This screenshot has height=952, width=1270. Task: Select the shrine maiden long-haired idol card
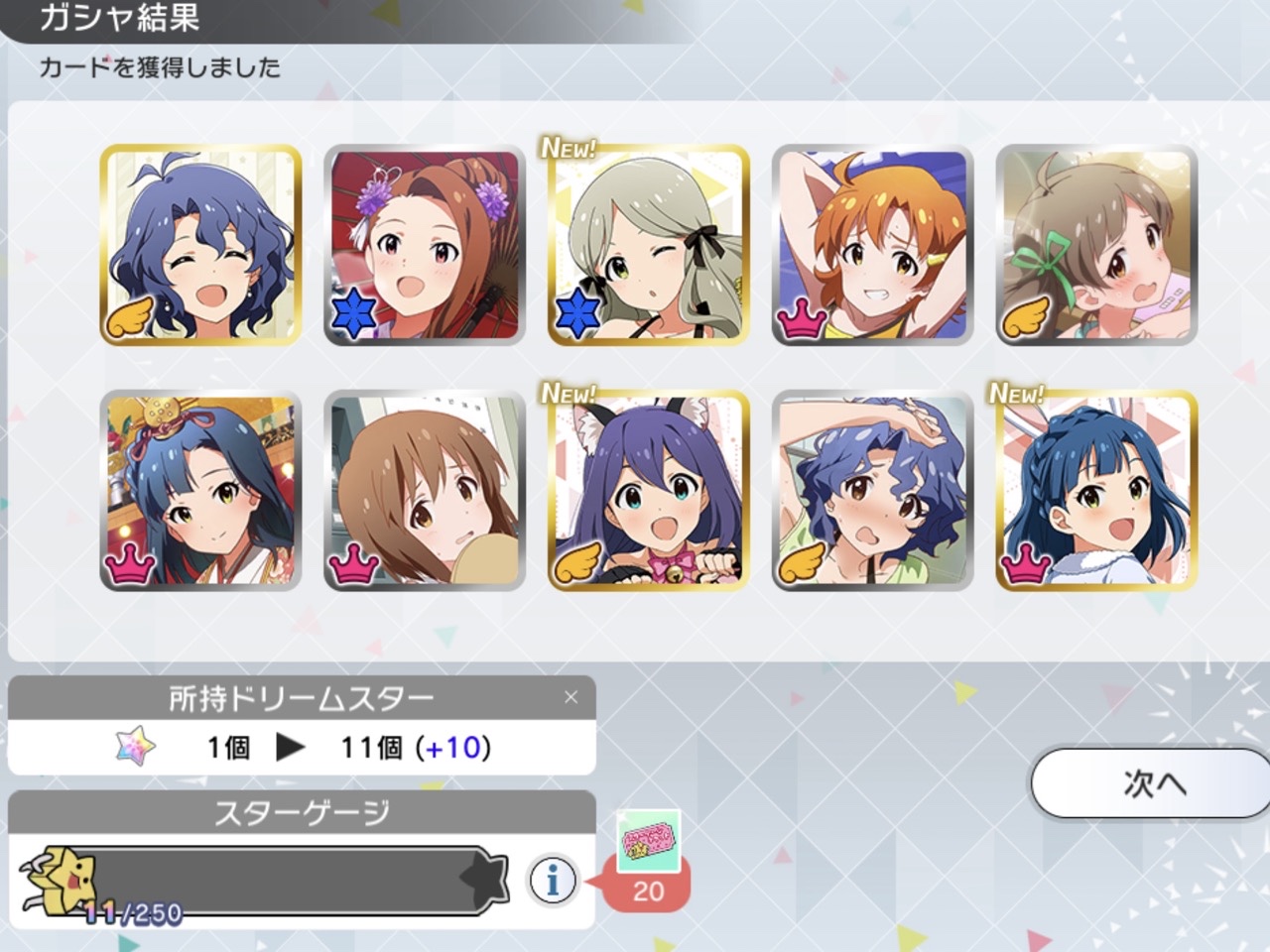click(x=200, y=491)
